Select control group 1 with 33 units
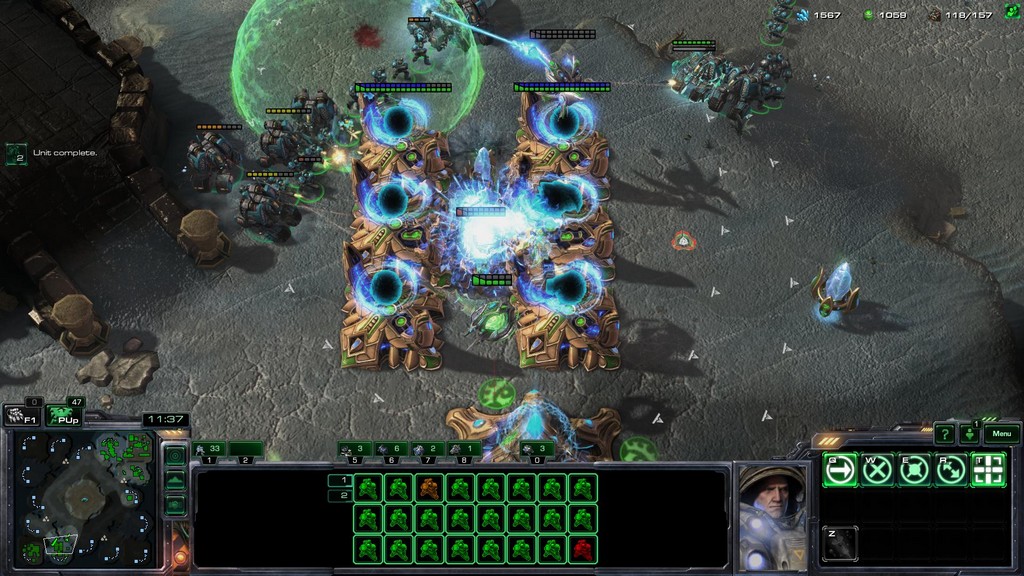Viewport: 1024px width, 576px height. (215, 450)
